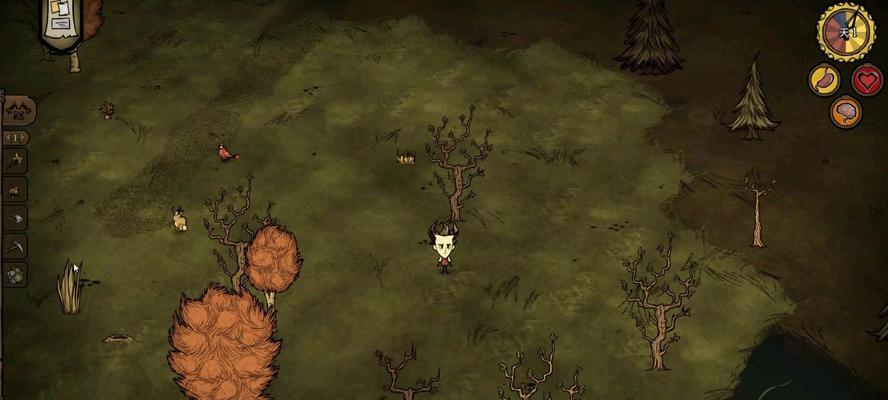Open the campfire Light crafting tab
888x400 pixels.
pyautogui.click(x=15, y=189)
